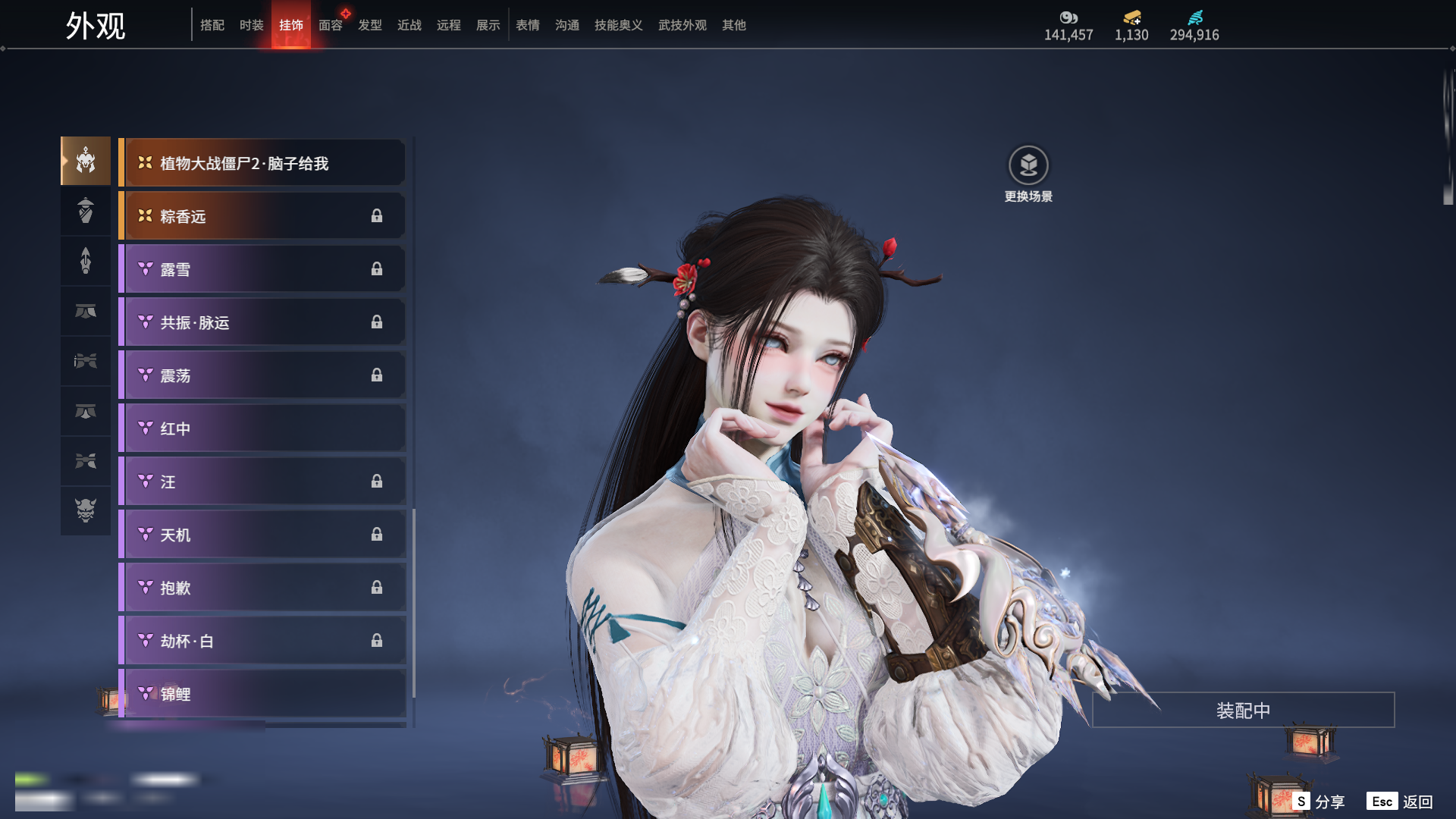Image resolution: width=1456 pixels, height=819 pixels.
Task: Choose the 天机 accessory row
Action: point(262,535)
